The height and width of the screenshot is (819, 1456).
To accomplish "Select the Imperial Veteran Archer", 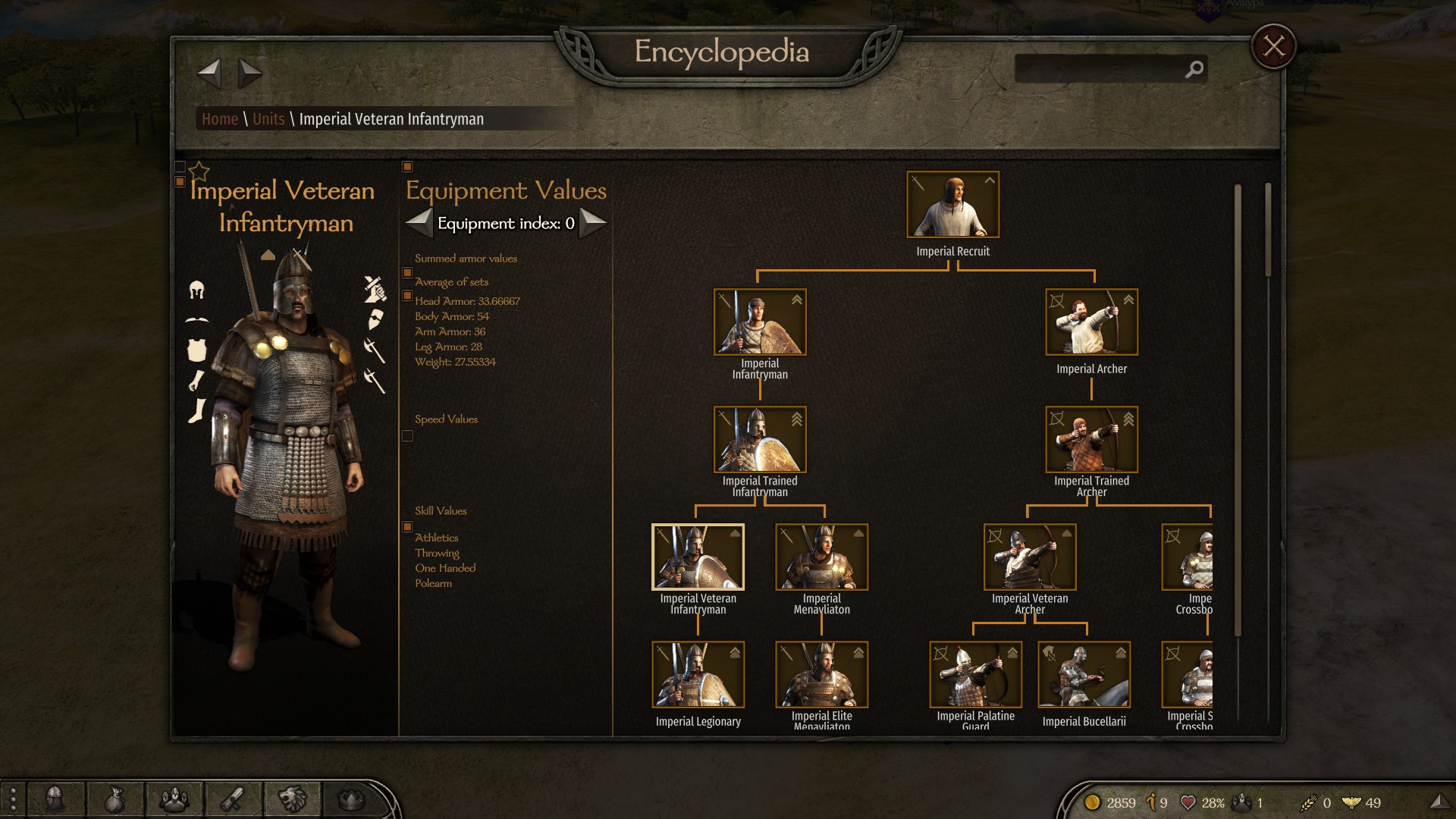I will click(1029, 557).
